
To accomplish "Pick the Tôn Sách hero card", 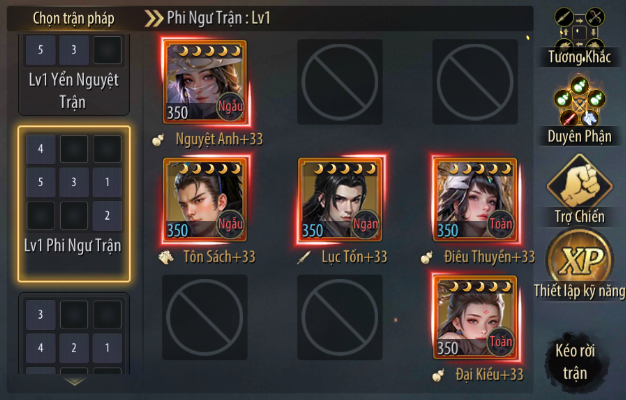I will [x=205, y=200].
